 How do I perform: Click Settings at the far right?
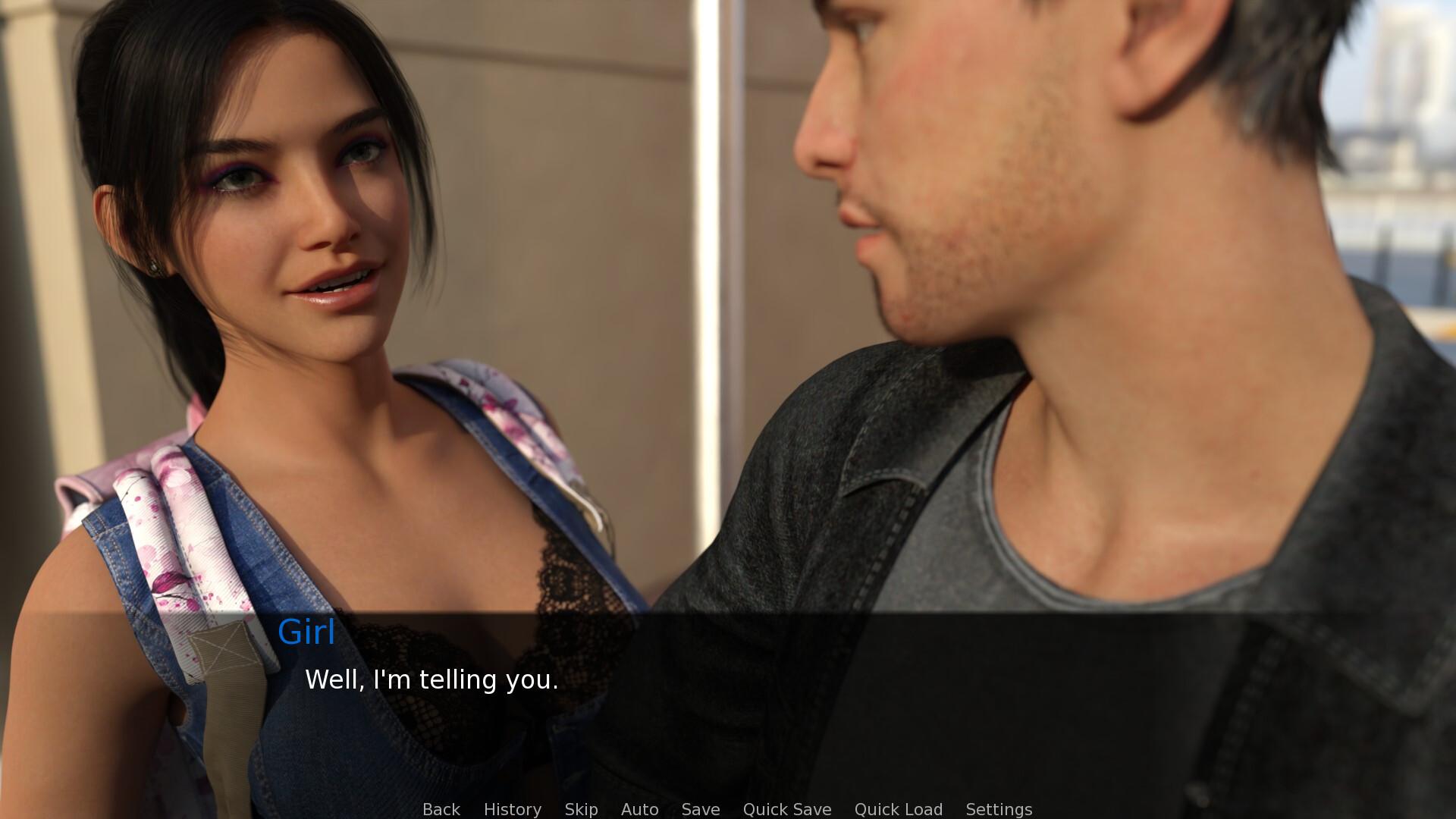coord(999,809)
